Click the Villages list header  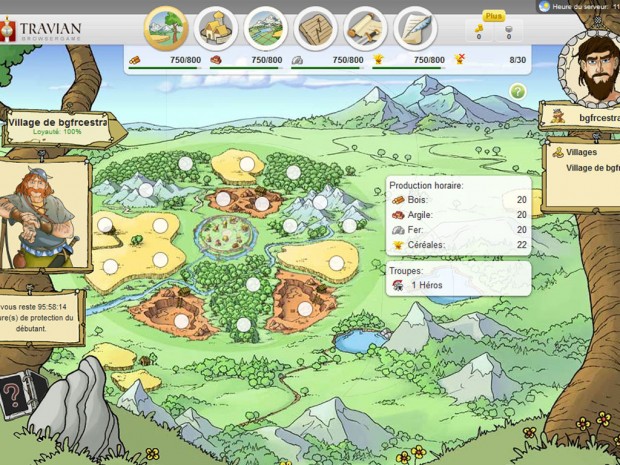pyautogui.click(x=581, y=153)
